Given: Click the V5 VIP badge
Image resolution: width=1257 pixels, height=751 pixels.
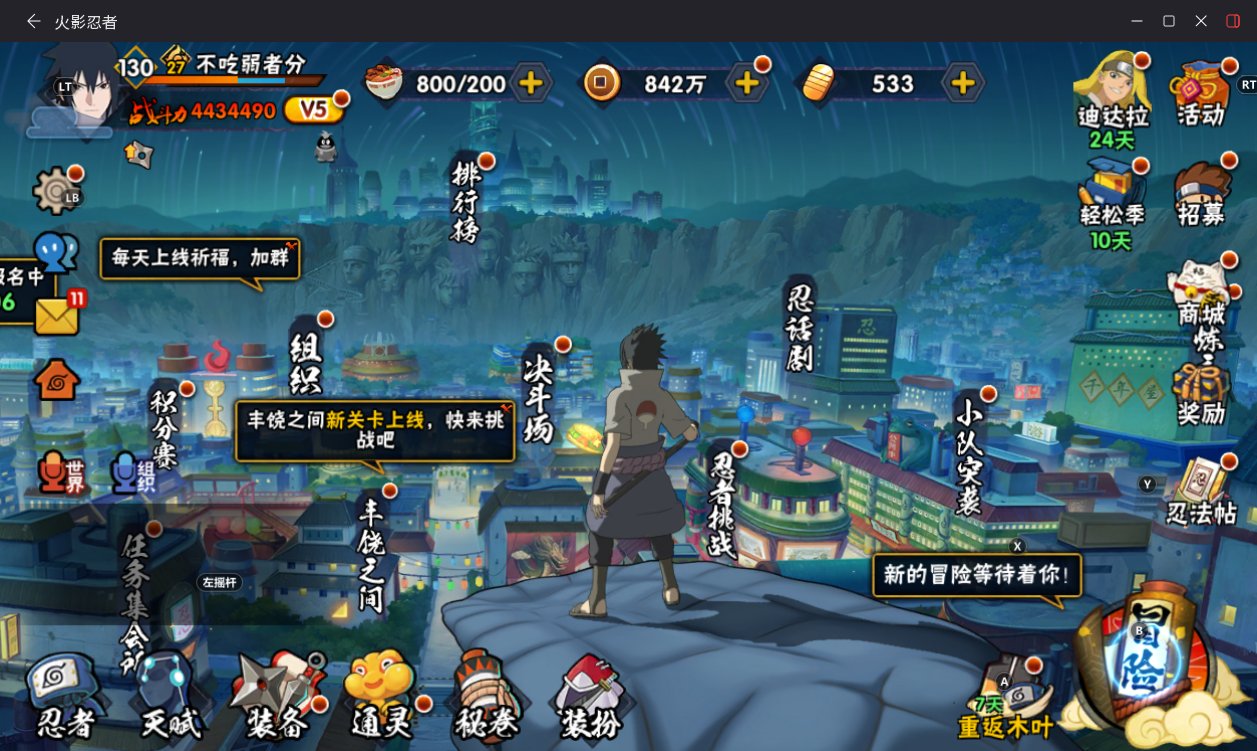Looking at the screenshot, I should point(313,109).
